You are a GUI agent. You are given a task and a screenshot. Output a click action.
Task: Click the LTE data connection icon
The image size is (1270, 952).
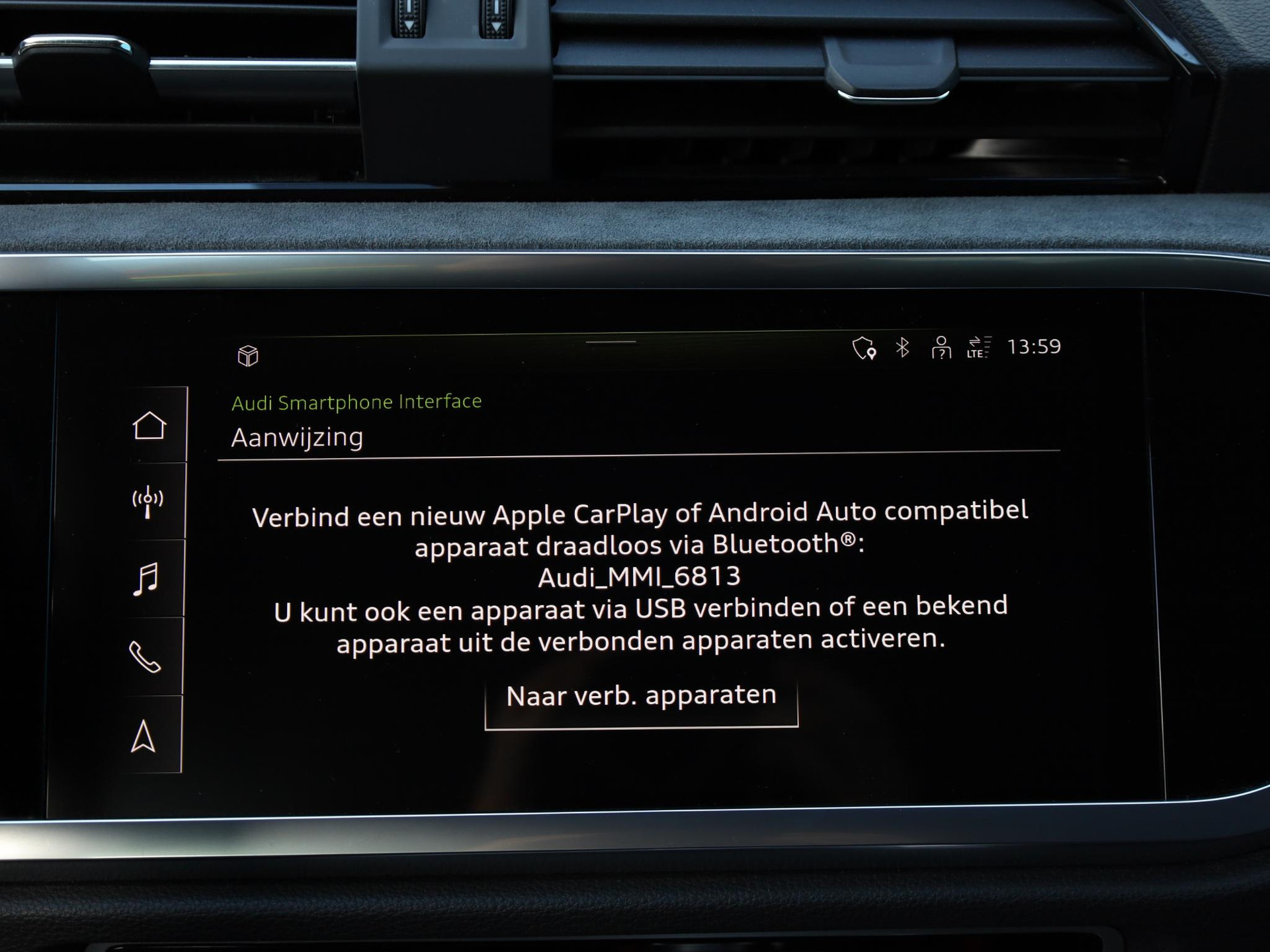tap(978, 348)
